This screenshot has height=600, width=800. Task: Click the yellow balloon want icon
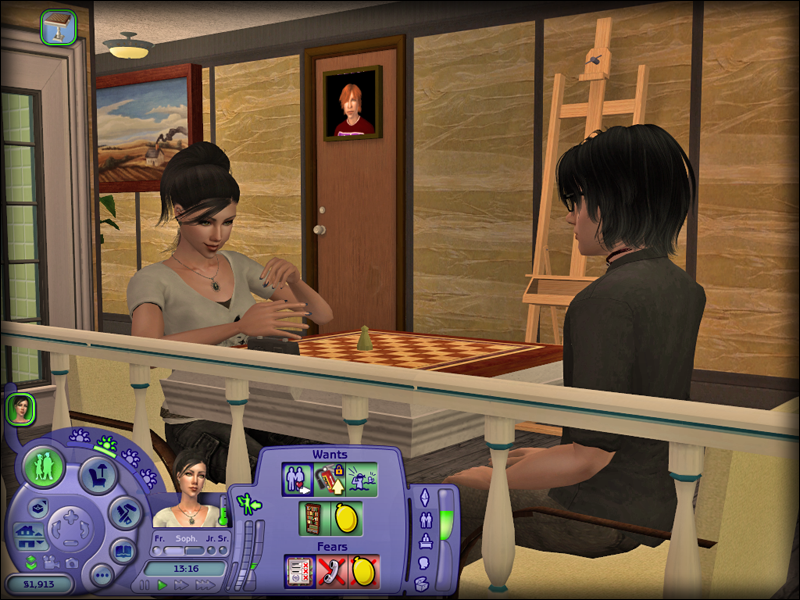[x=346, y=519]
